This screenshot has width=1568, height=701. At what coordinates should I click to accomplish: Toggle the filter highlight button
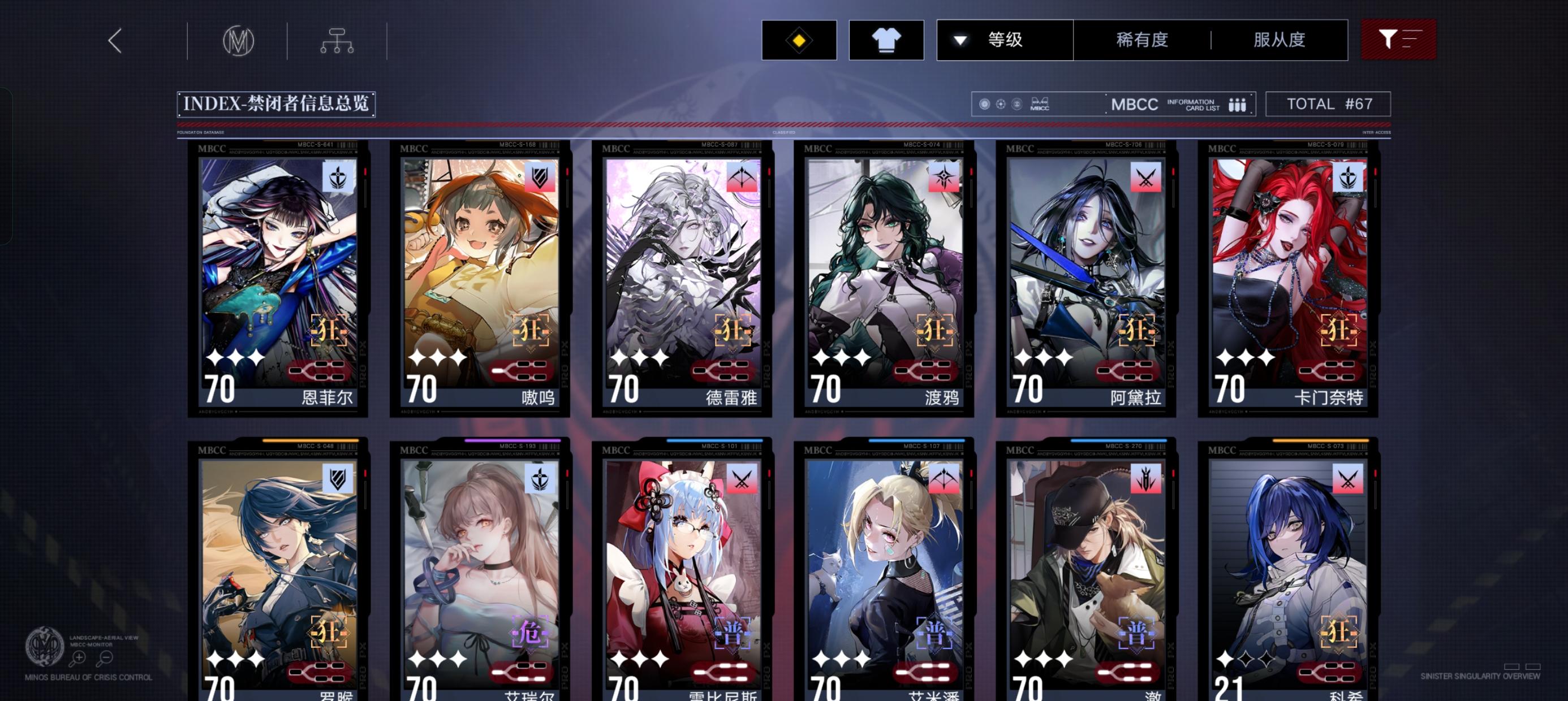pos(1398,38)
